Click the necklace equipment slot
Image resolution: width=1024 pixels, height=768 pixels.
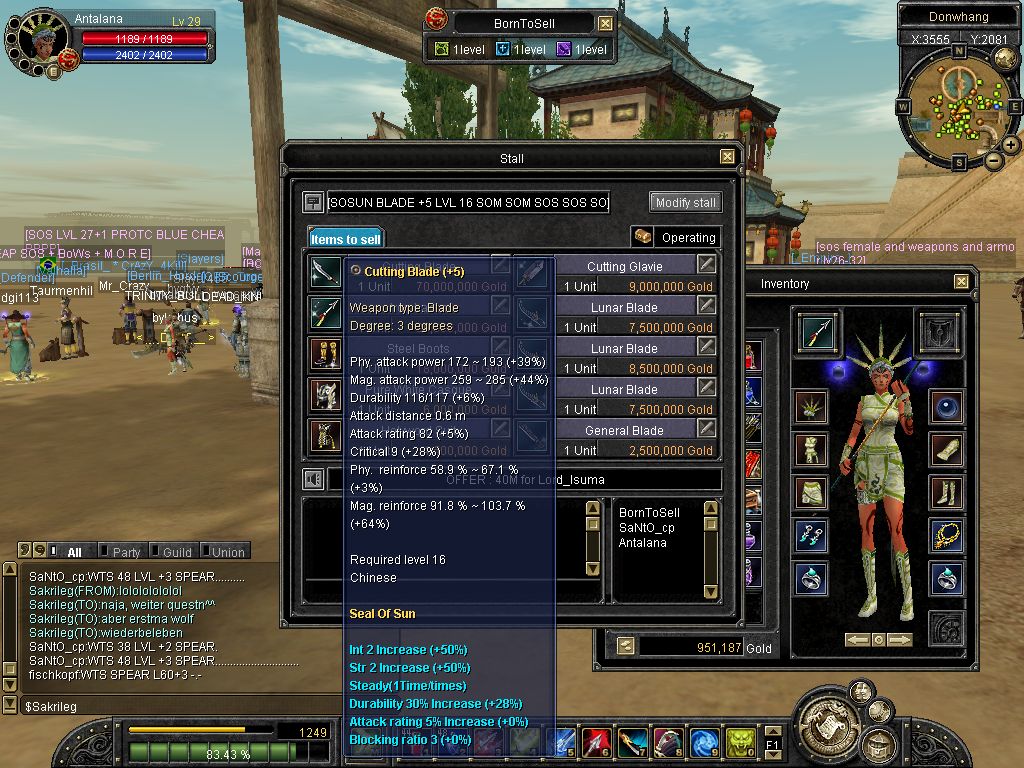[x=946, y=535]
